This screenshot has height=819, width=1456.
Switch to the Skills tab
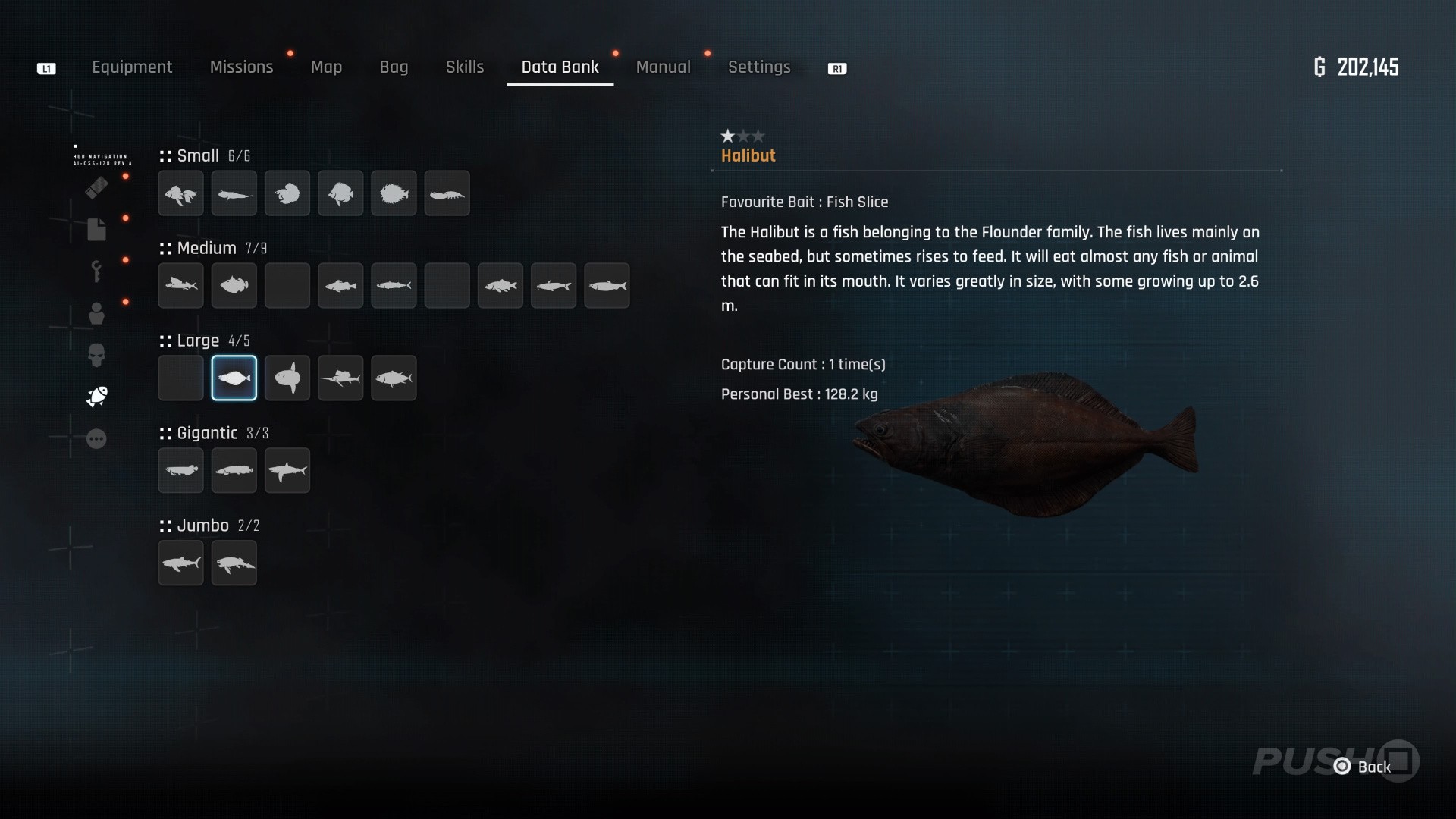(465, 67)
